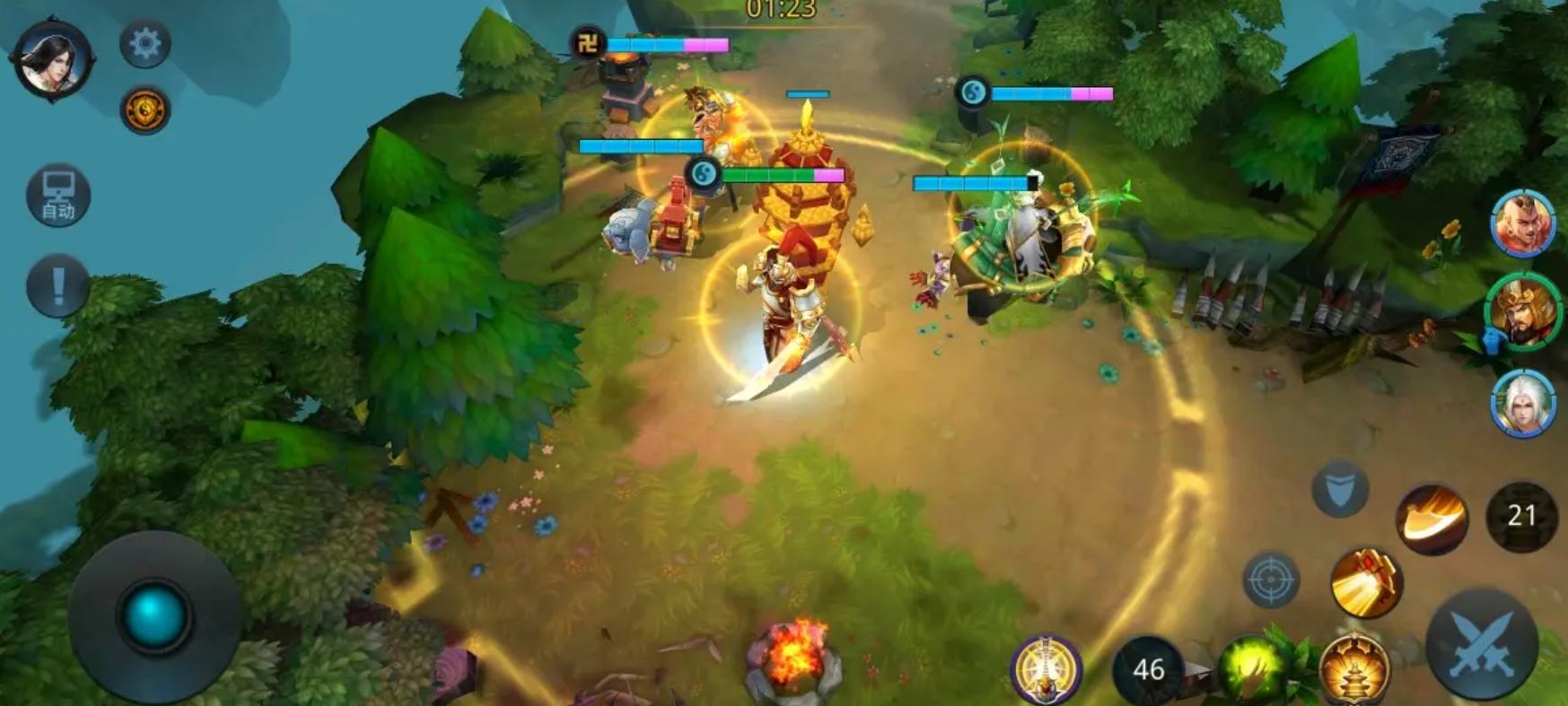
Task: Activate the green glowing hand skill
Action: click(1252, 669)
